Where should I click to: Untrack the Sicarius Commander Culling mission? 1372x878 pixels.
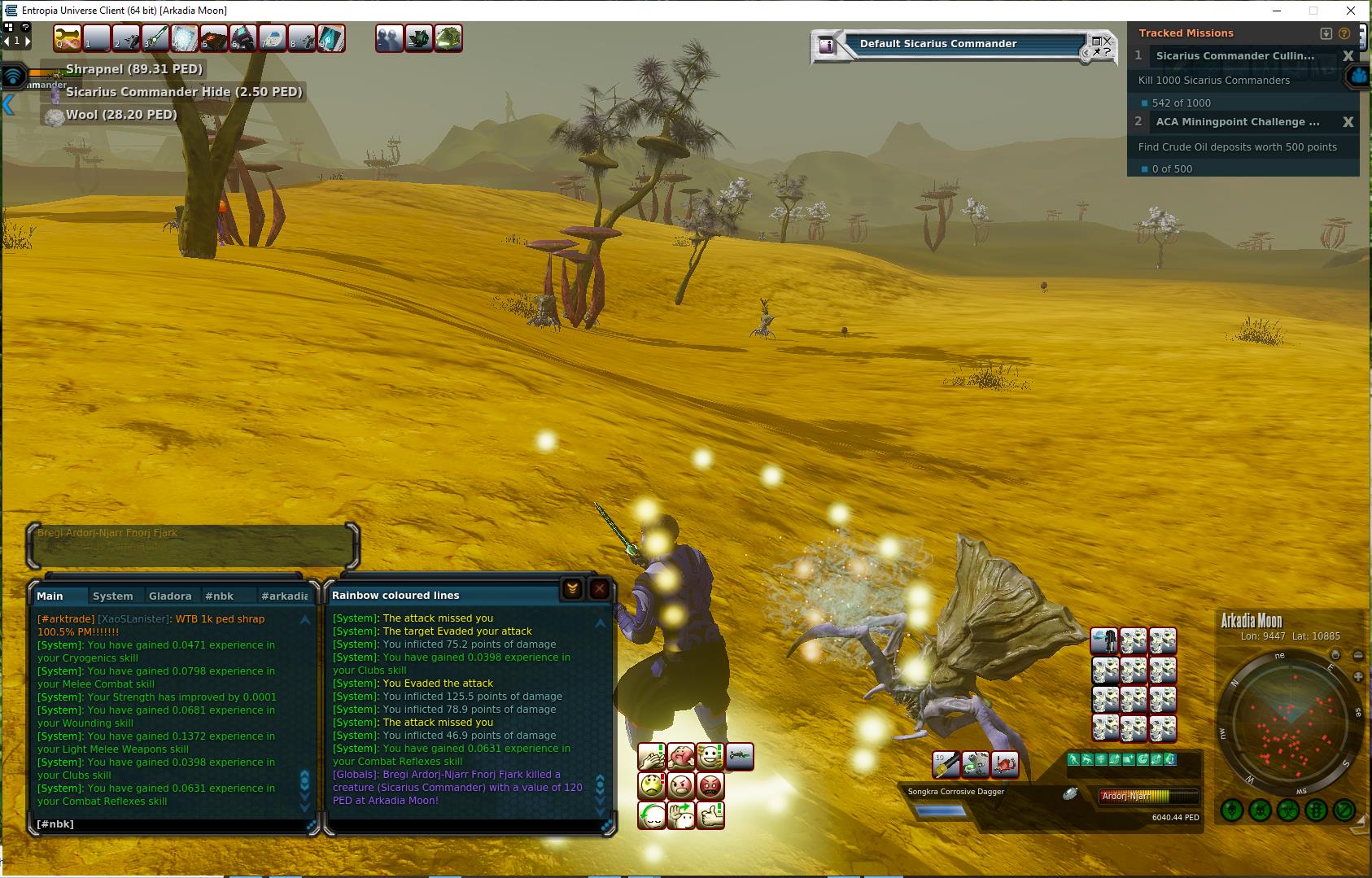[x=1348, y=56]
